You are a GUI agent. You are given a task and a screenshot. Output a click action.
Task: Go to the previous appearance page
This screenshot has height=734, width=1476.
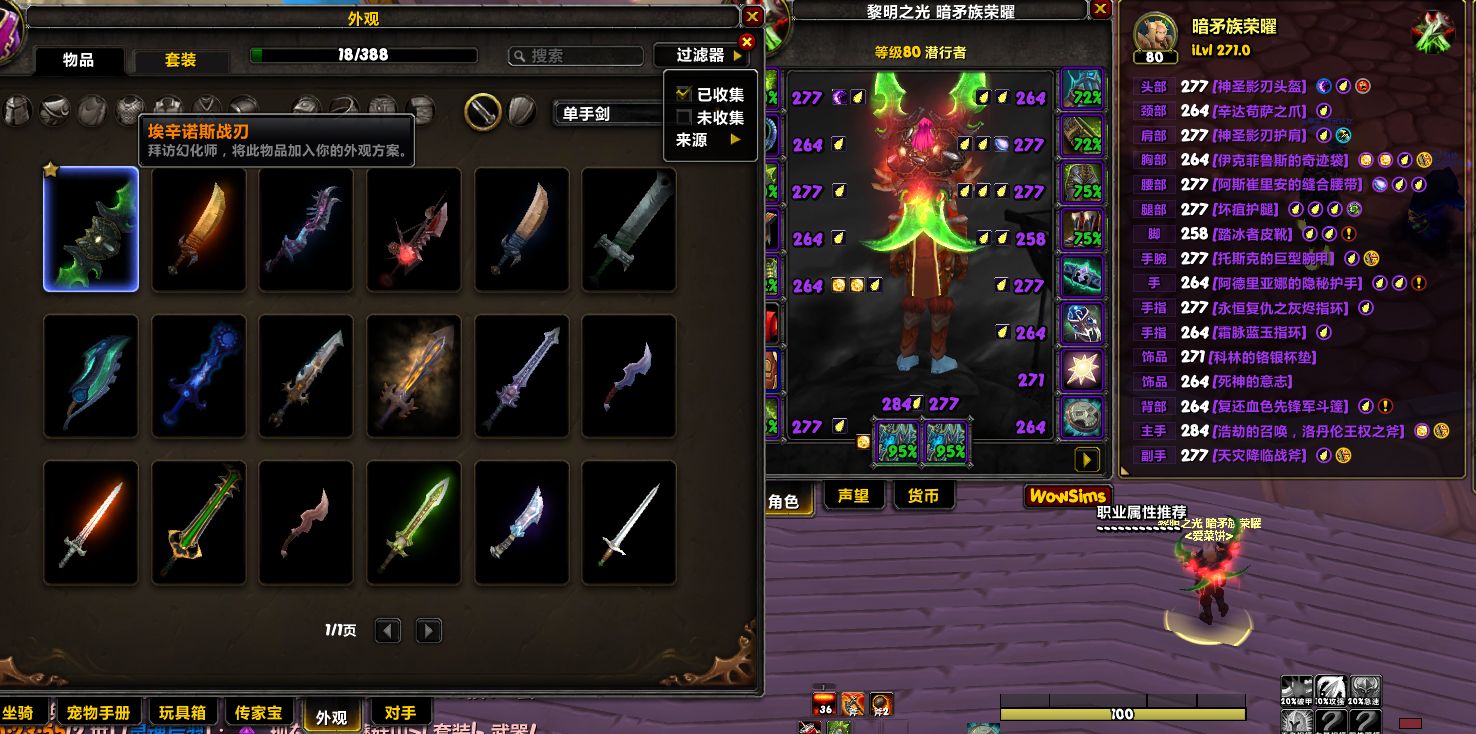(388, 631)
